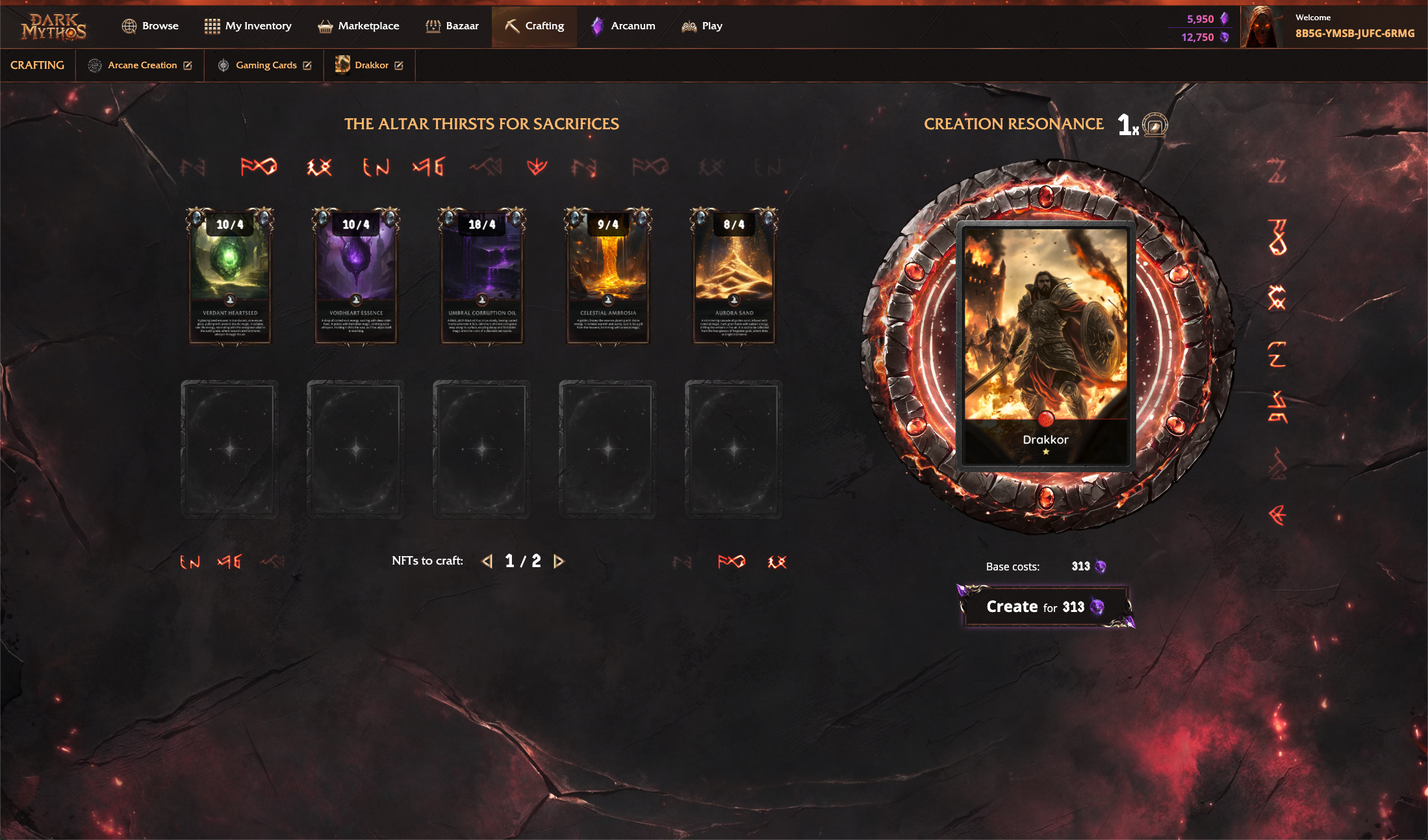The image size is (1428, 840).
Task: Select the Celestial Ambrosia card
Action: [x=608, y=276]
